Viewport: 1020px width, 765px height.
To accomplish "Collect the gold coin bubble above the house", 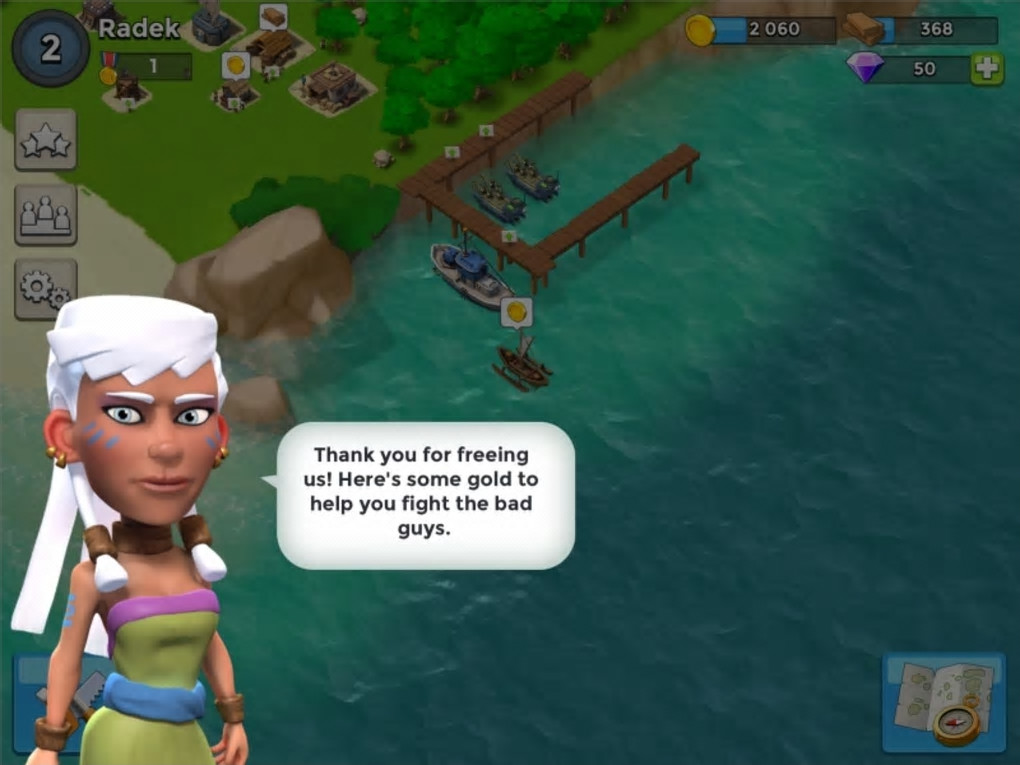I will click(235, 66).
